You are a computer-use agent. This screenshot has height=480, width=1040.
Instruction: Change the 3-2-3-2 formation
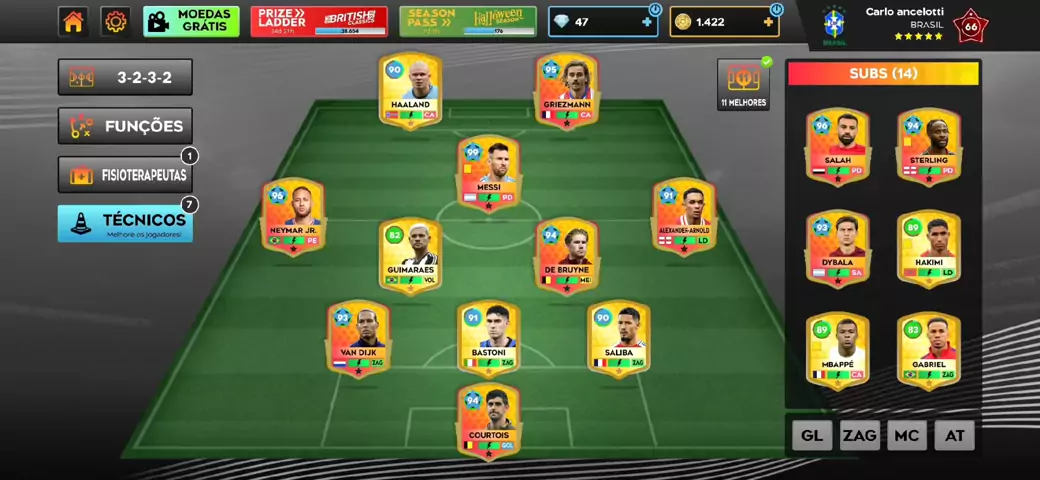(125, 77)
